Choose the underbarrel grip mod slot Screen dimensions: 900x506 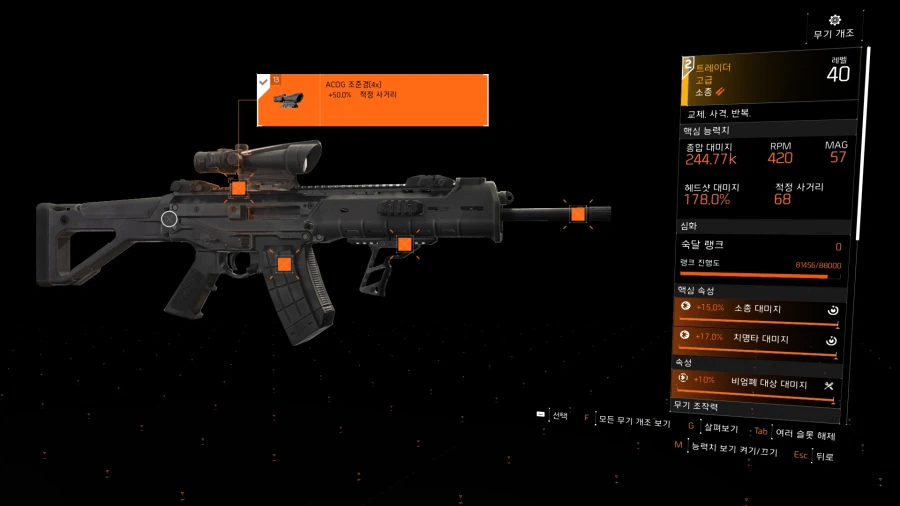(404, 244)
